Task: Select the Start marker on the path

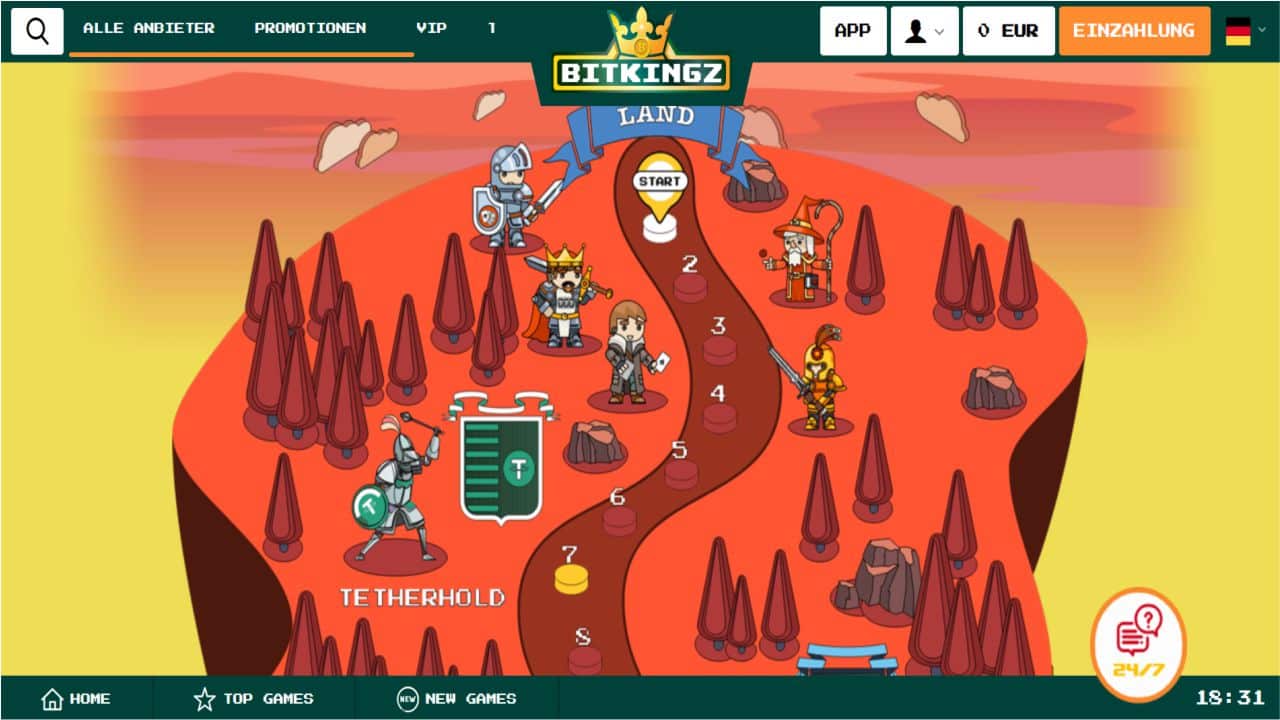Action: pos(660,192)
